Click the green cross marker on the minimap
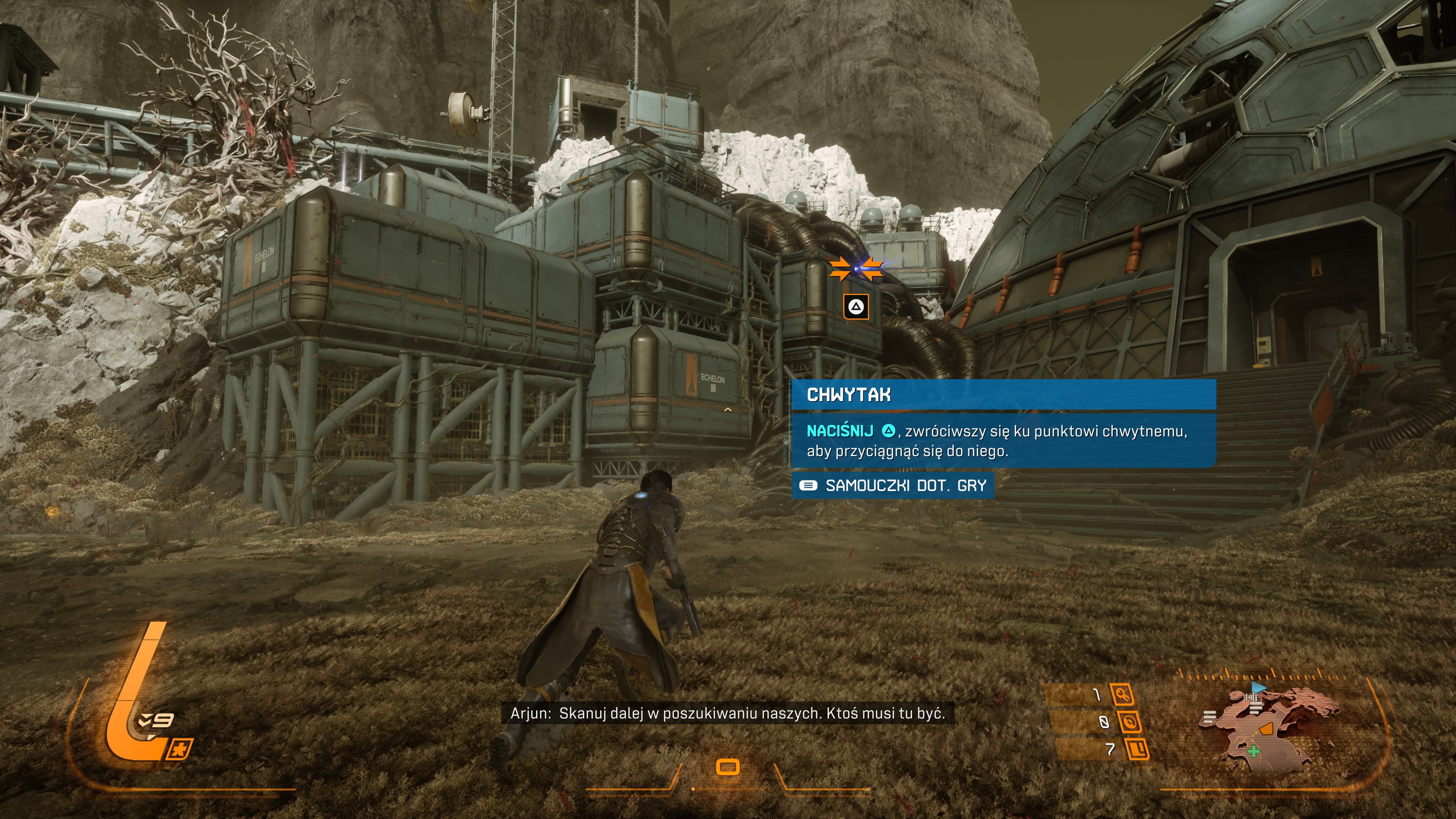Image resolution: width=1456 pixels, height=819 pixels. pos(1254,752)
